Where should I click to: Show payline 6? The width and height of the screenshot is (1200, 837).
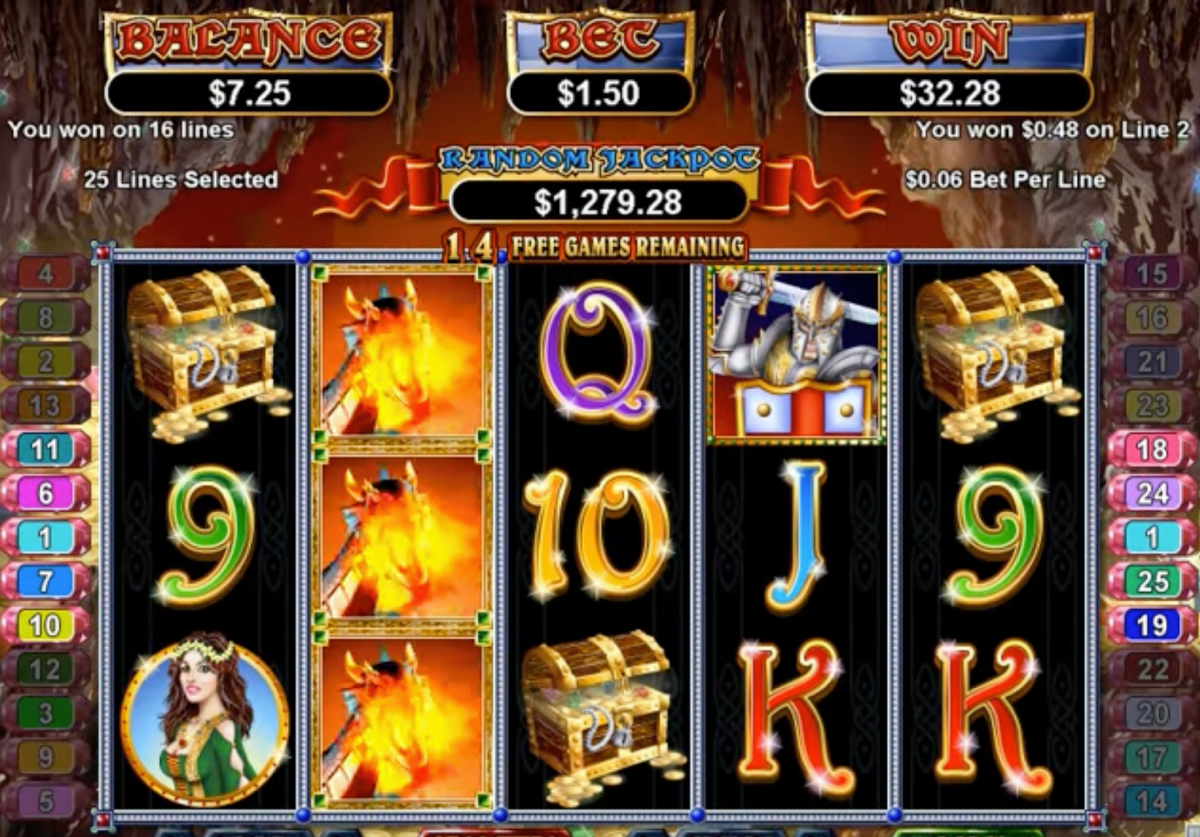(x=46, y=493)
